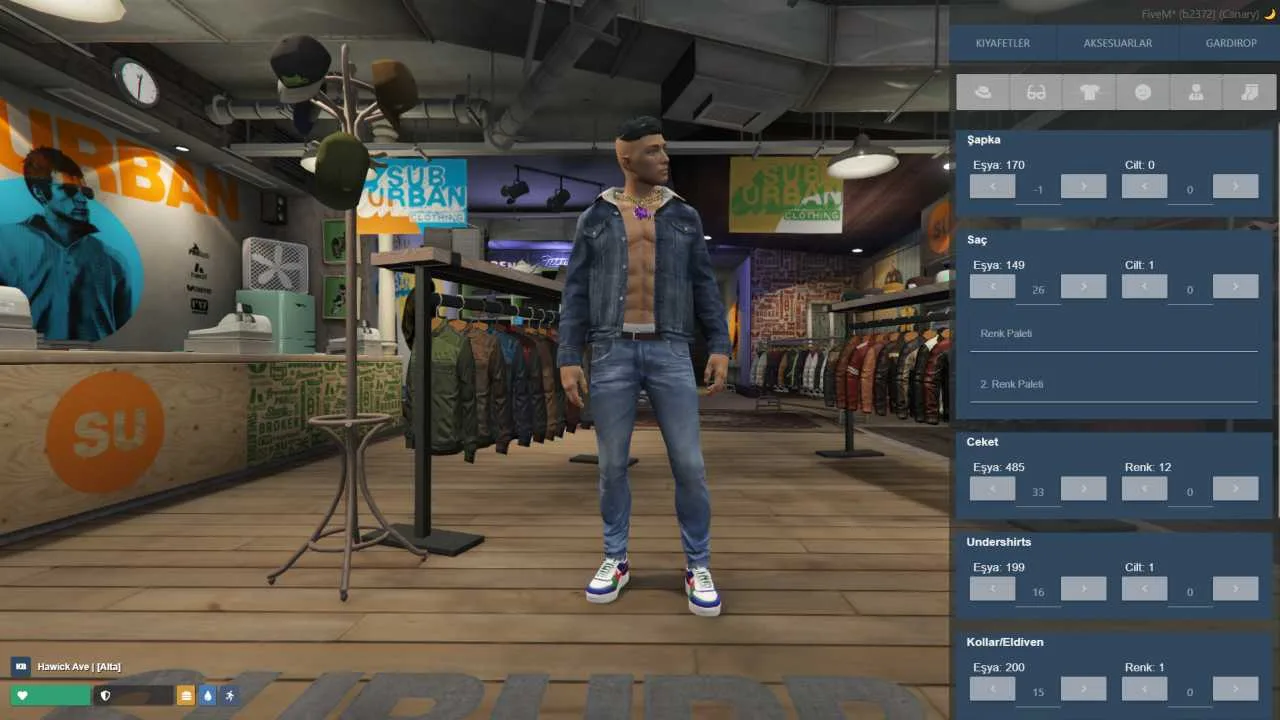Viewport: 1280px width, 720px height.
Task: Go to next Undershirts Eşya item
Action: 1083,589
